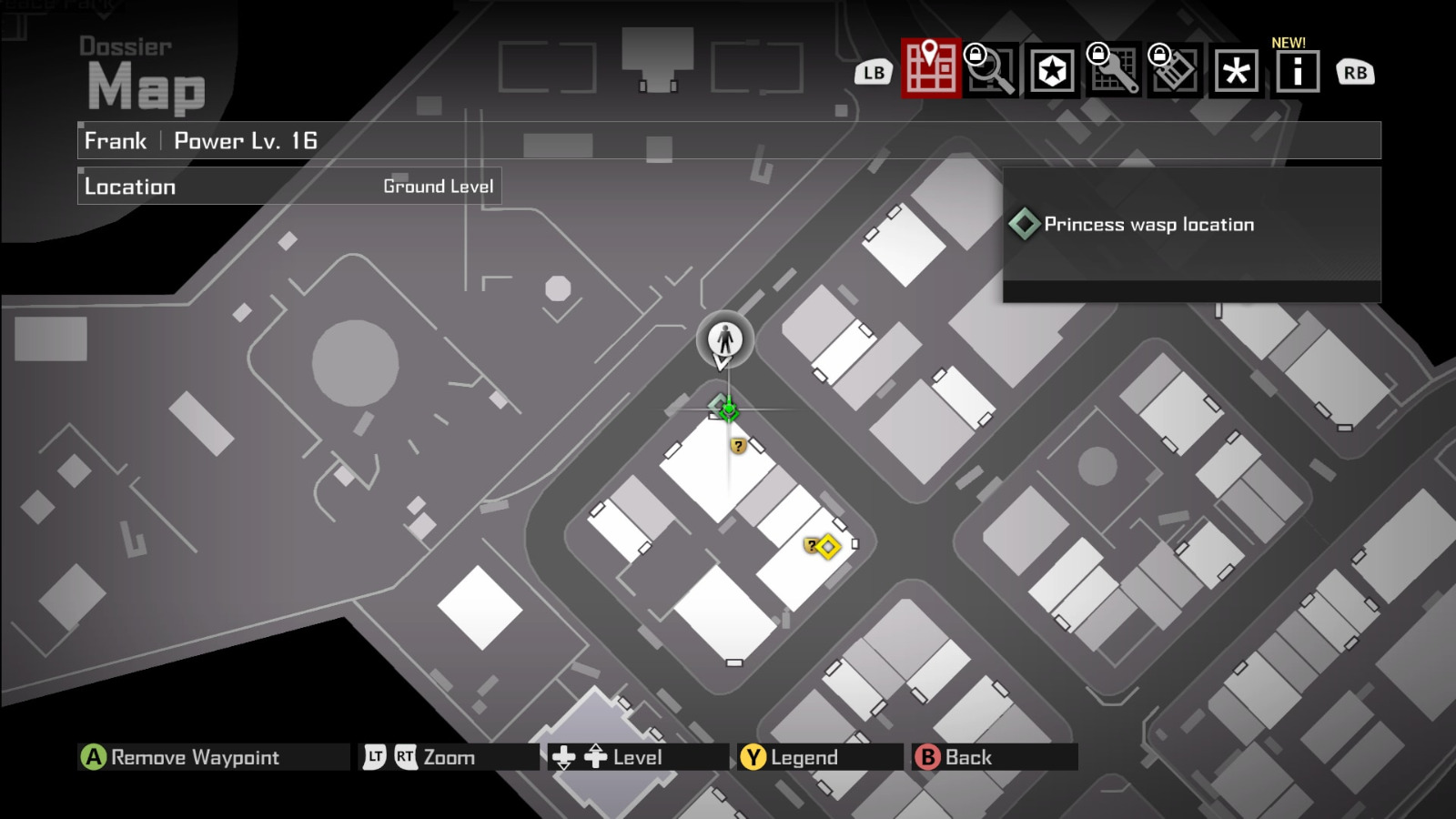Select the green waypoint marker on map
This screenshot has height=819, width=1456.
(728, 410)
